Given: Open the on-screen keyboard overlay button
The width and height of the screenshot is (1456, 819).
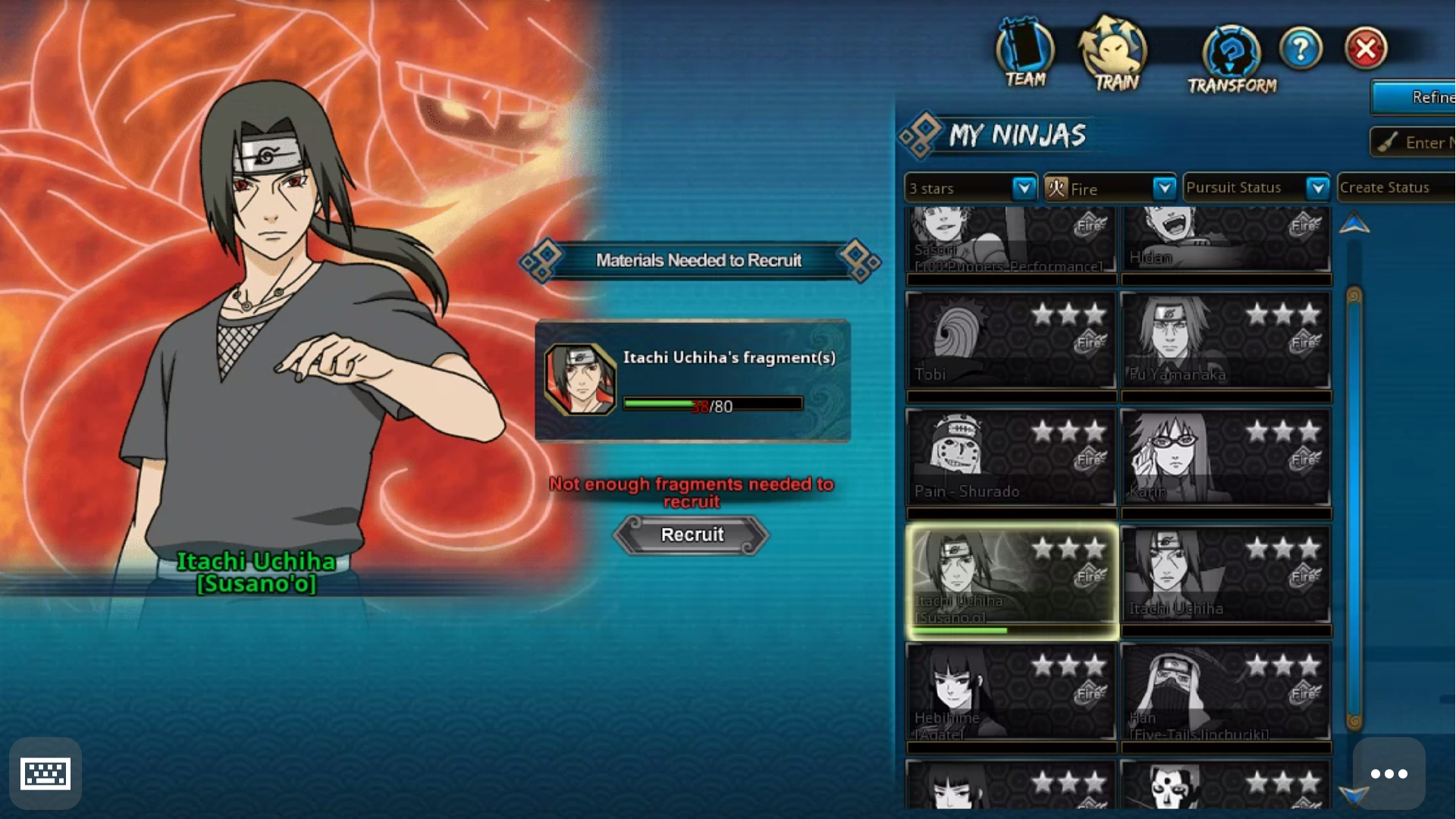Looking at the screenshot, I should click(45, 773).
